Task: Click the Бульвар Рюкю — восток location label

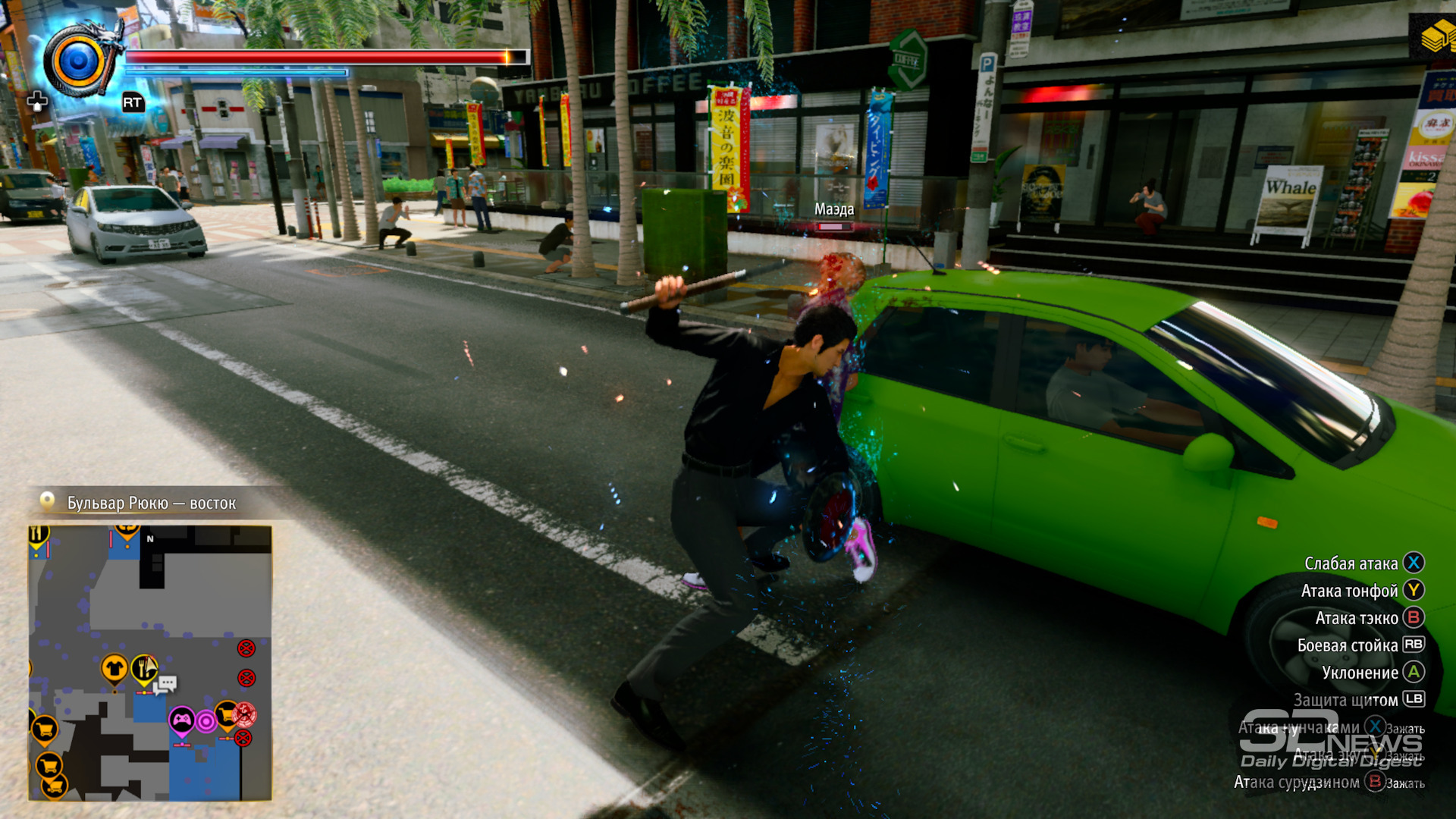Action: 151,503
